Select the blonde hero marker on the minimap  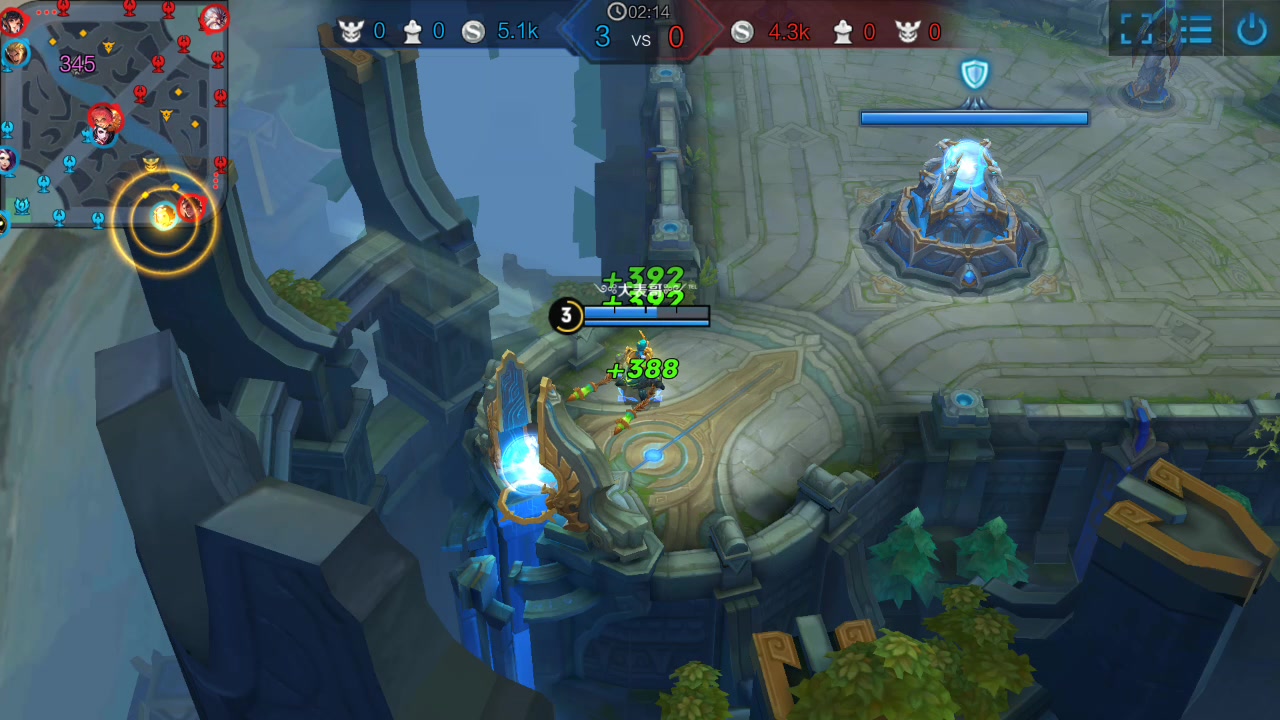click(x=14, y=53)
